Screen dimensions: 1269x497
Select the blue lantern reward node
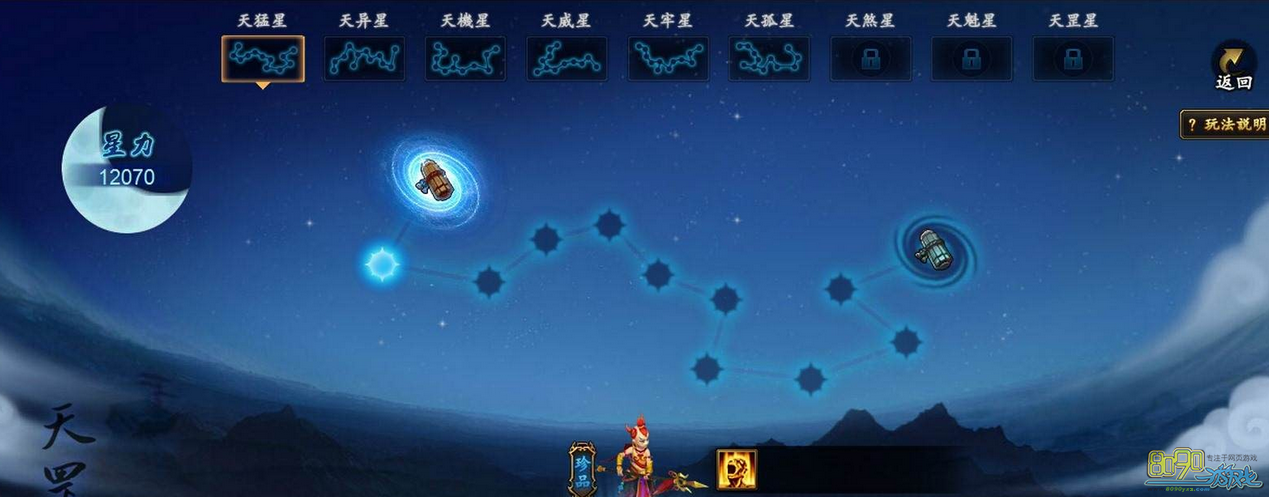(932, 248)
